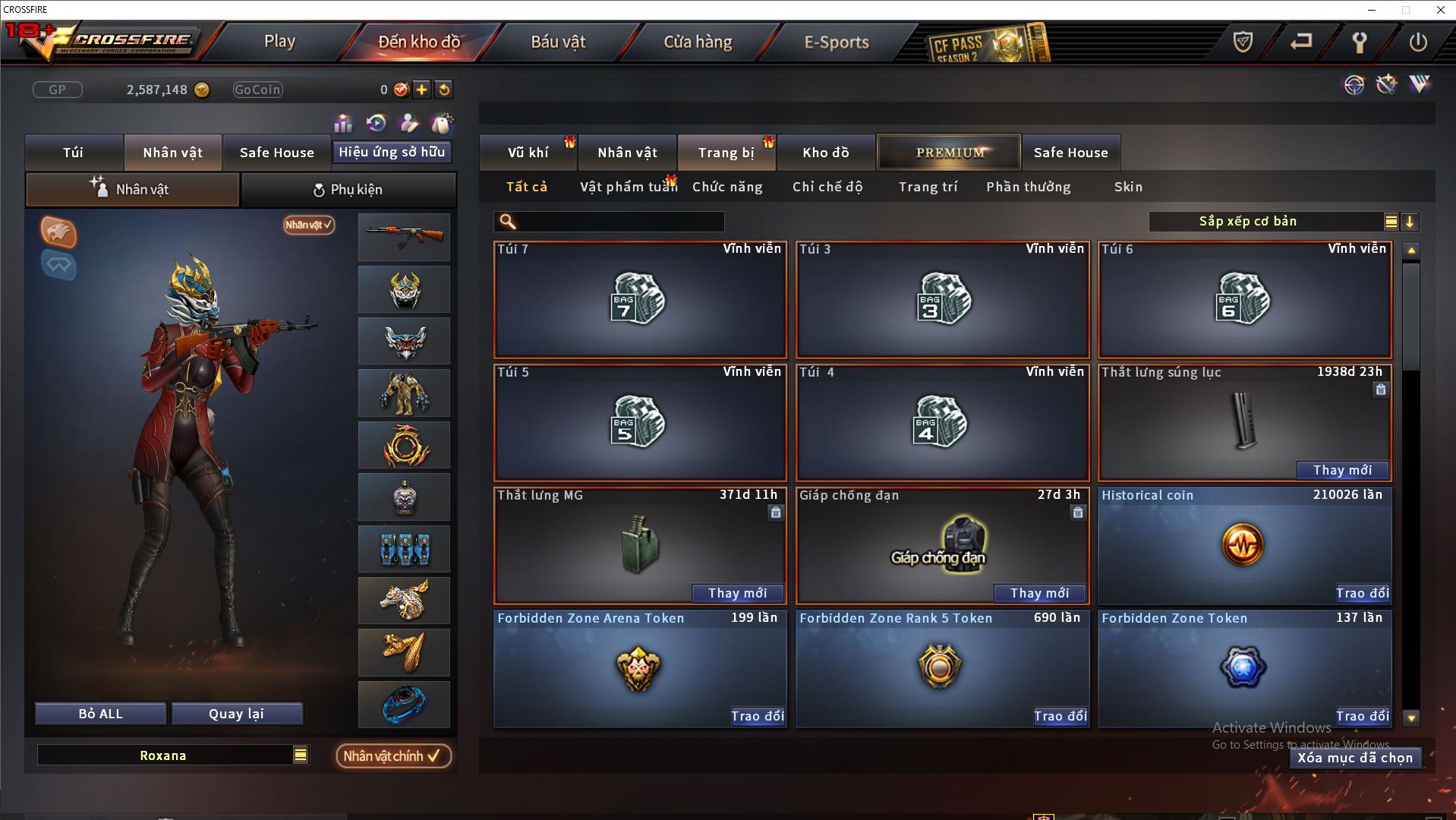Click Xóa mục đã chọn button

1354,758
